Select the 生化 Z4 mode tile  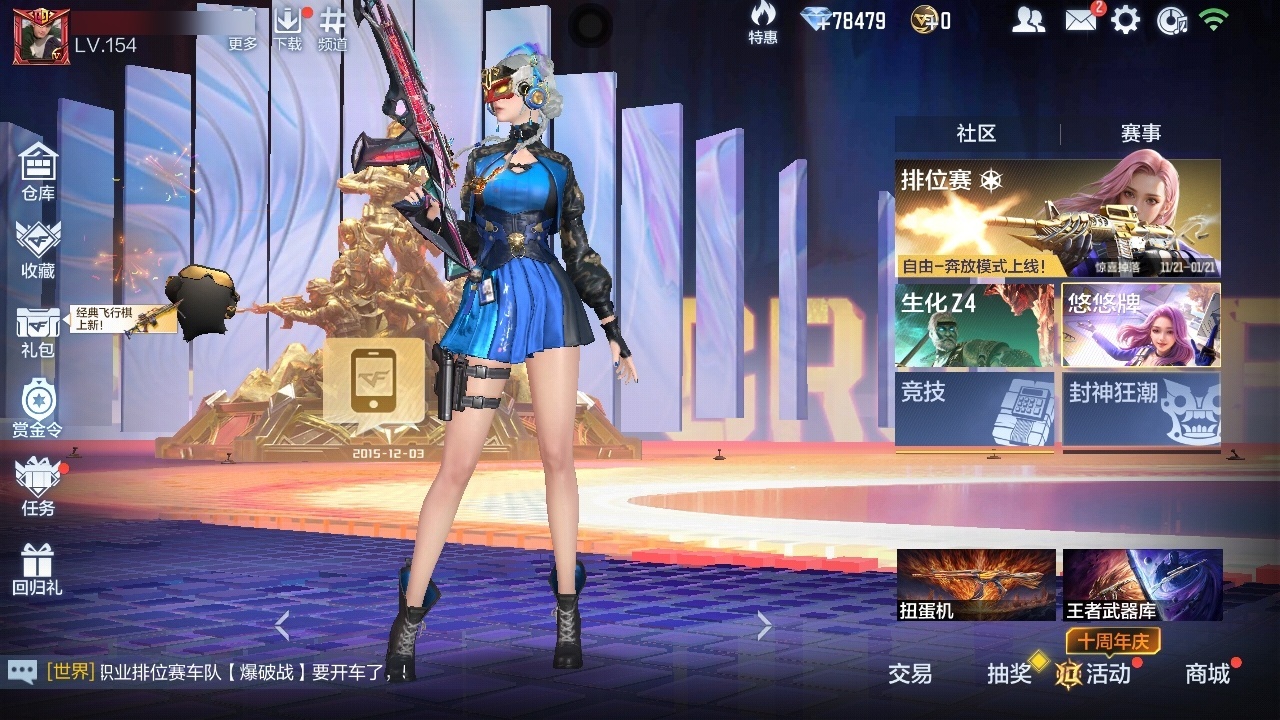[x=975, y=326]
